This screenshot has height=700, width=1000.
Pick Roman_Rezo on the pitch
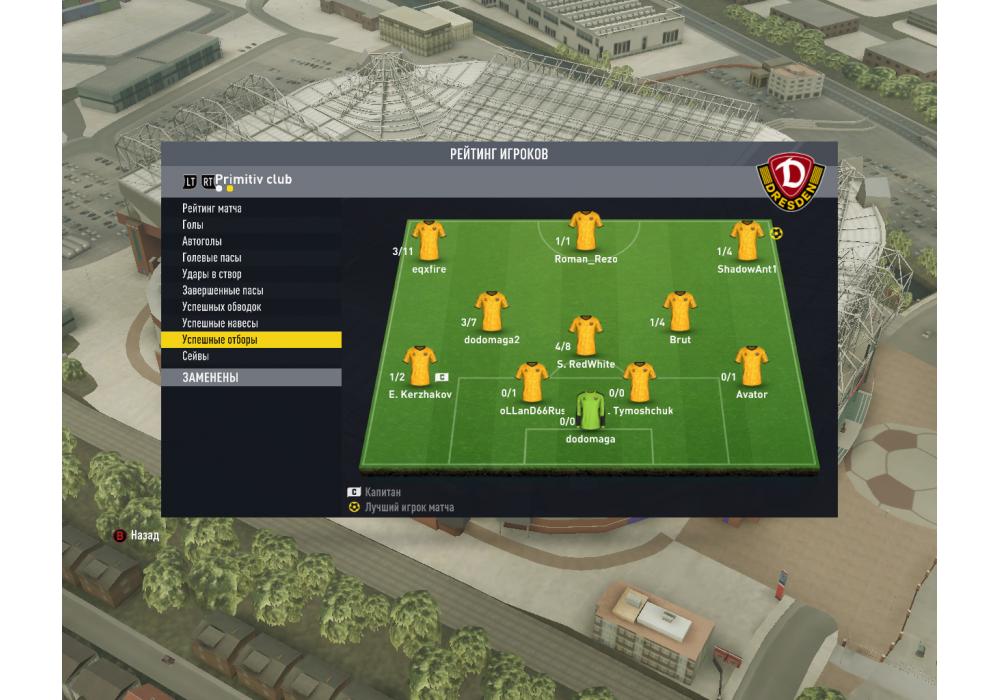[585, 231]
